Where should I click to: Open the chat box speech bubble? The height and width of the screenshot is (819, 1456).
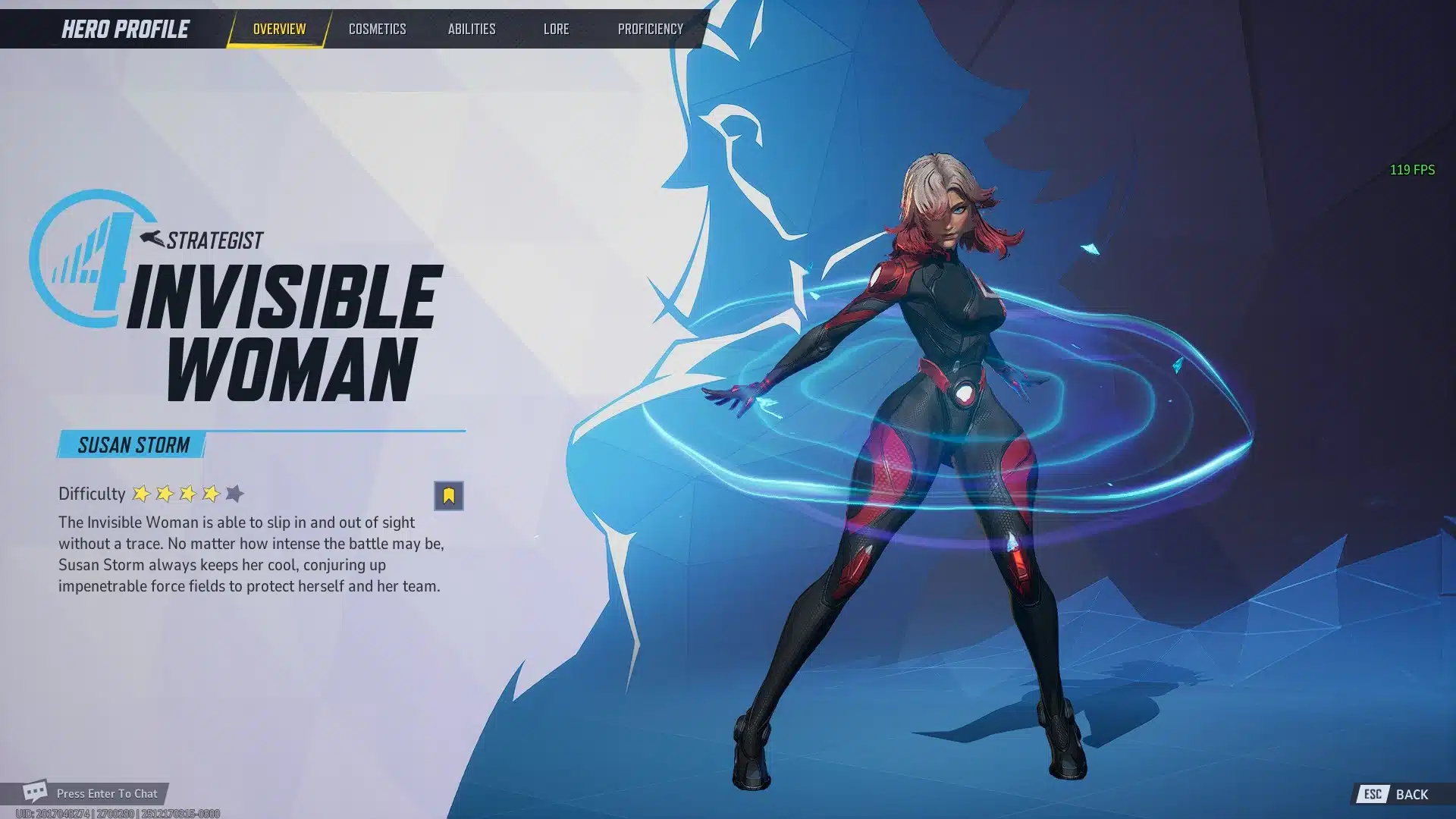click(35, 792)
